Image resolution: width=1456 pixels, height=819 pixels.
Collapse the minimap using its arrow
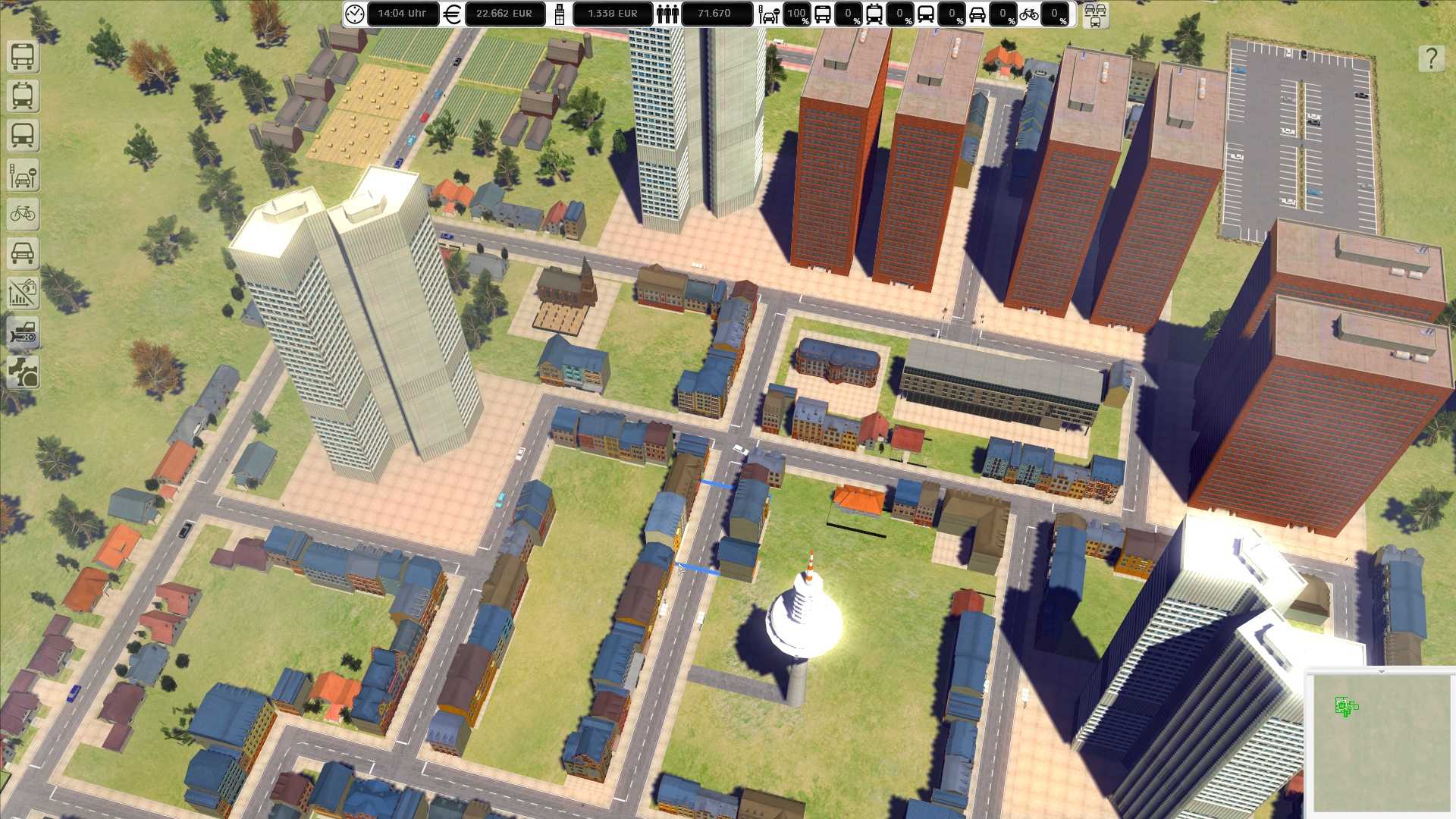pyautogui.click(x=1381, y=671)
